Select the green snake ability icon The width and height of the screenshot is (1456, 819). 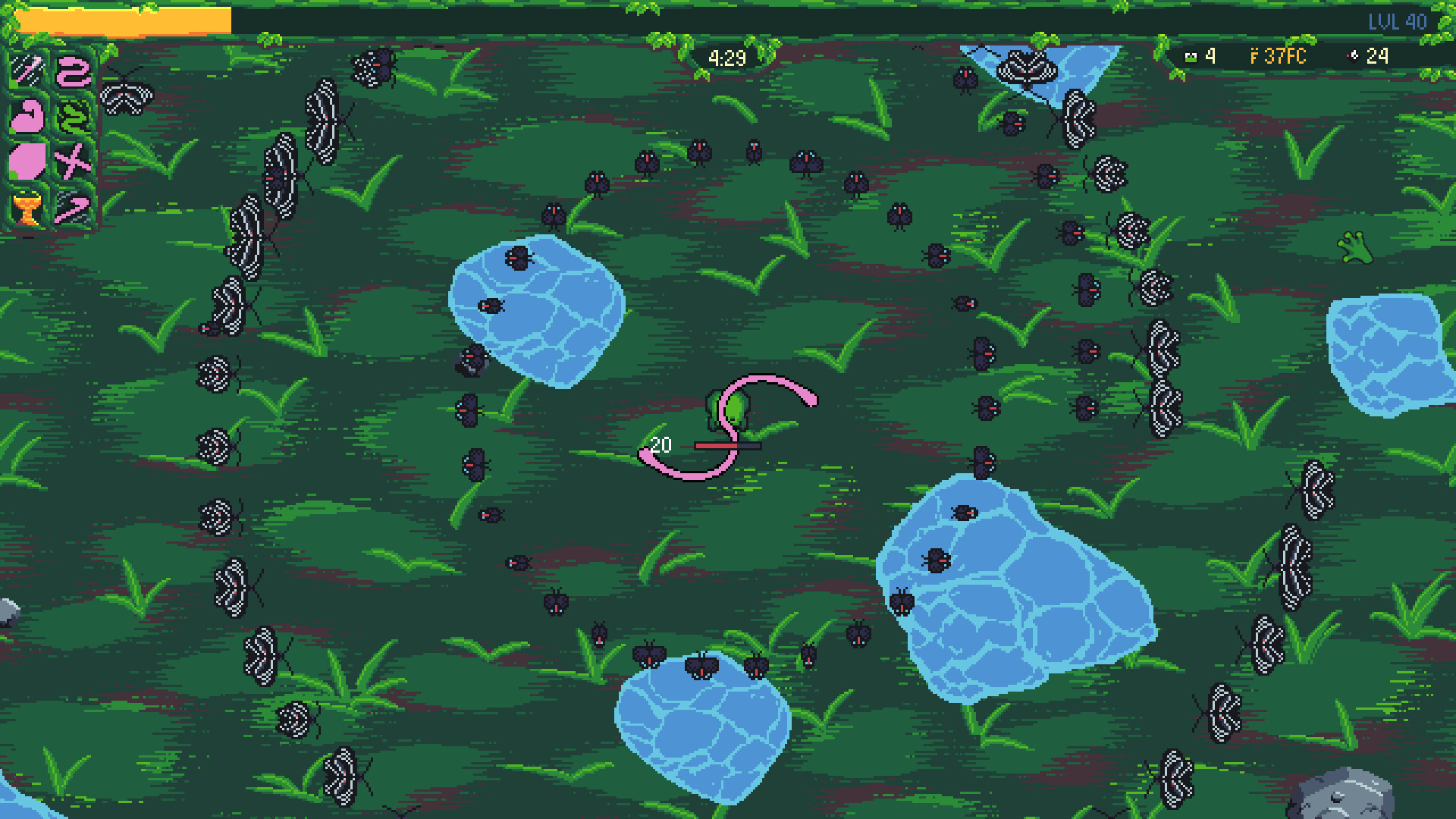[72, 118]
